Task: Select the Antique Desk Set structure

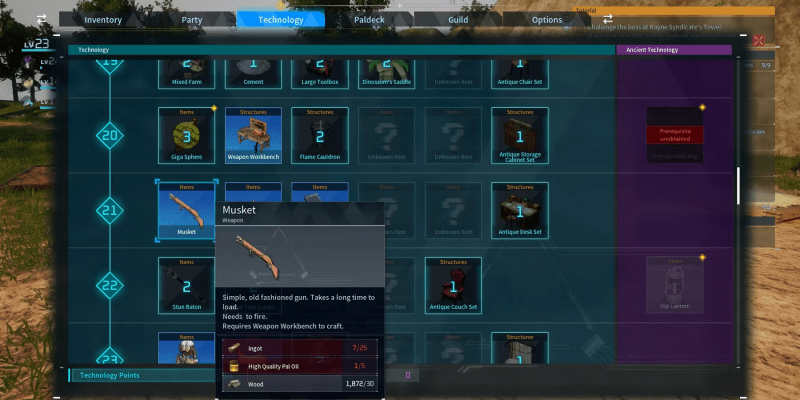Action: coord(520,209)
